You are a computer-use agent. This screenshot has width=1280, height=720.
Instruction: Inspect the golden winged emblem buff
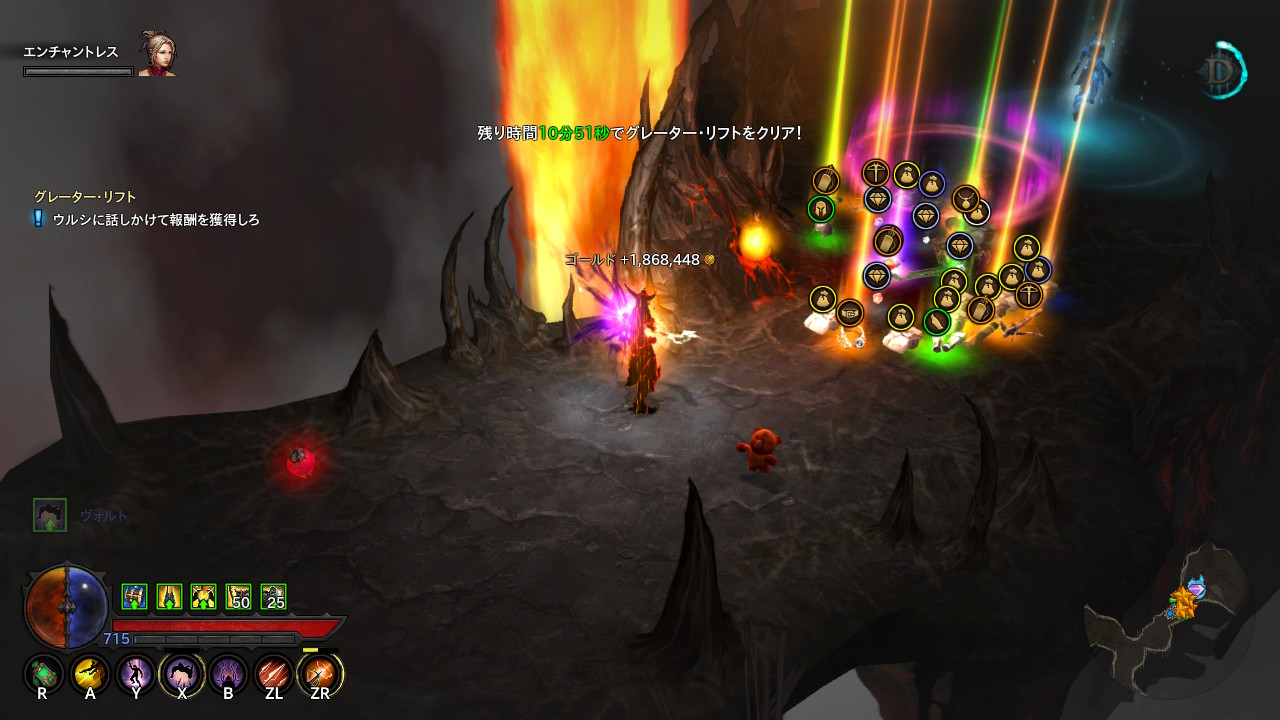point(204,597)
